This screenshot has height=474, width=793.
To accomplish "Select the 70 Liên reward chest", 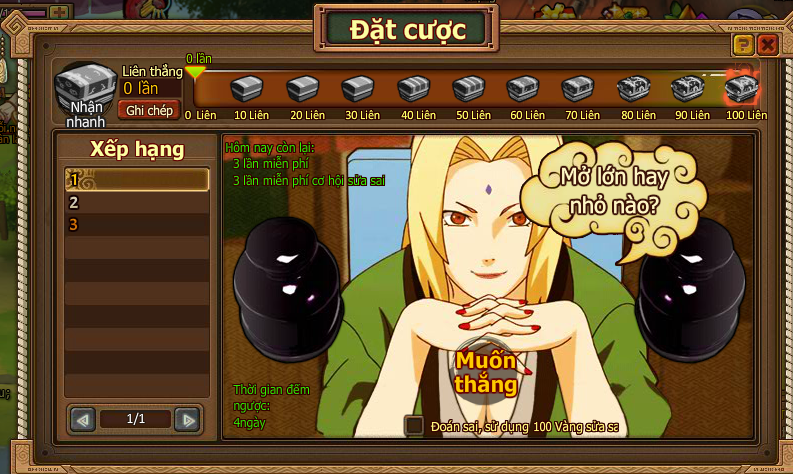I will click(x=579, y=90).
